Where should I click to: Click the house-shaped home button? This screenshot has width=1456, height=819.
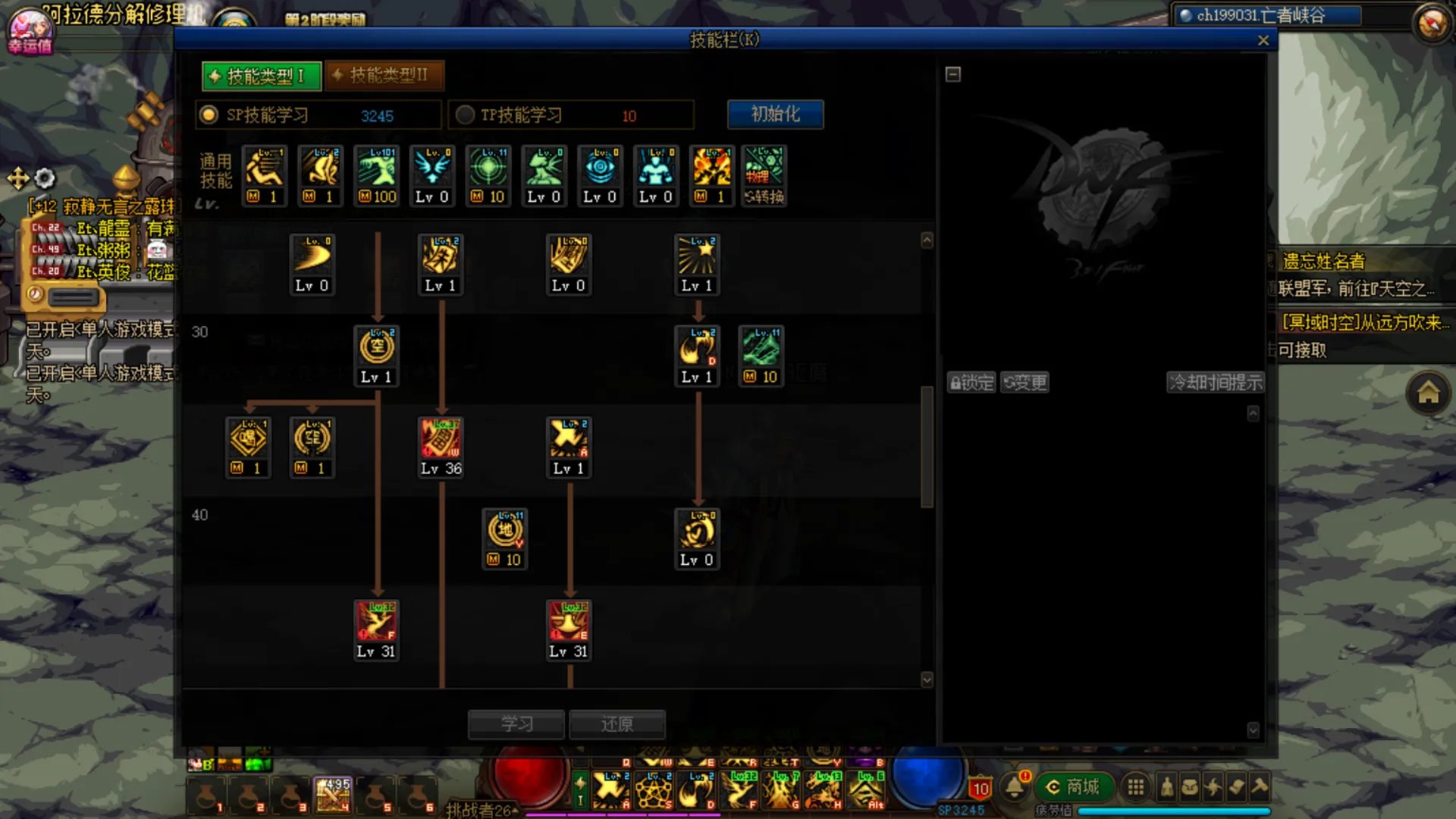point(1428,393)
